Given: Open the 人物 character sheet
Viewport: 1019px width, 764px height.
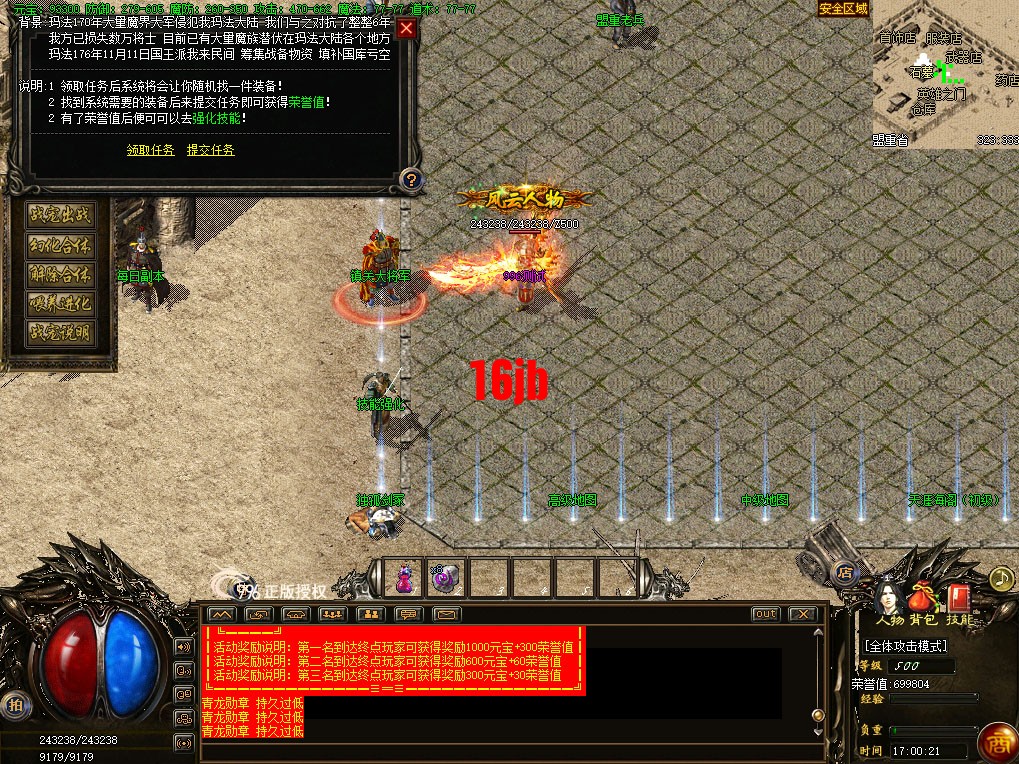Looking at the screenshot, I should (888, 600).
